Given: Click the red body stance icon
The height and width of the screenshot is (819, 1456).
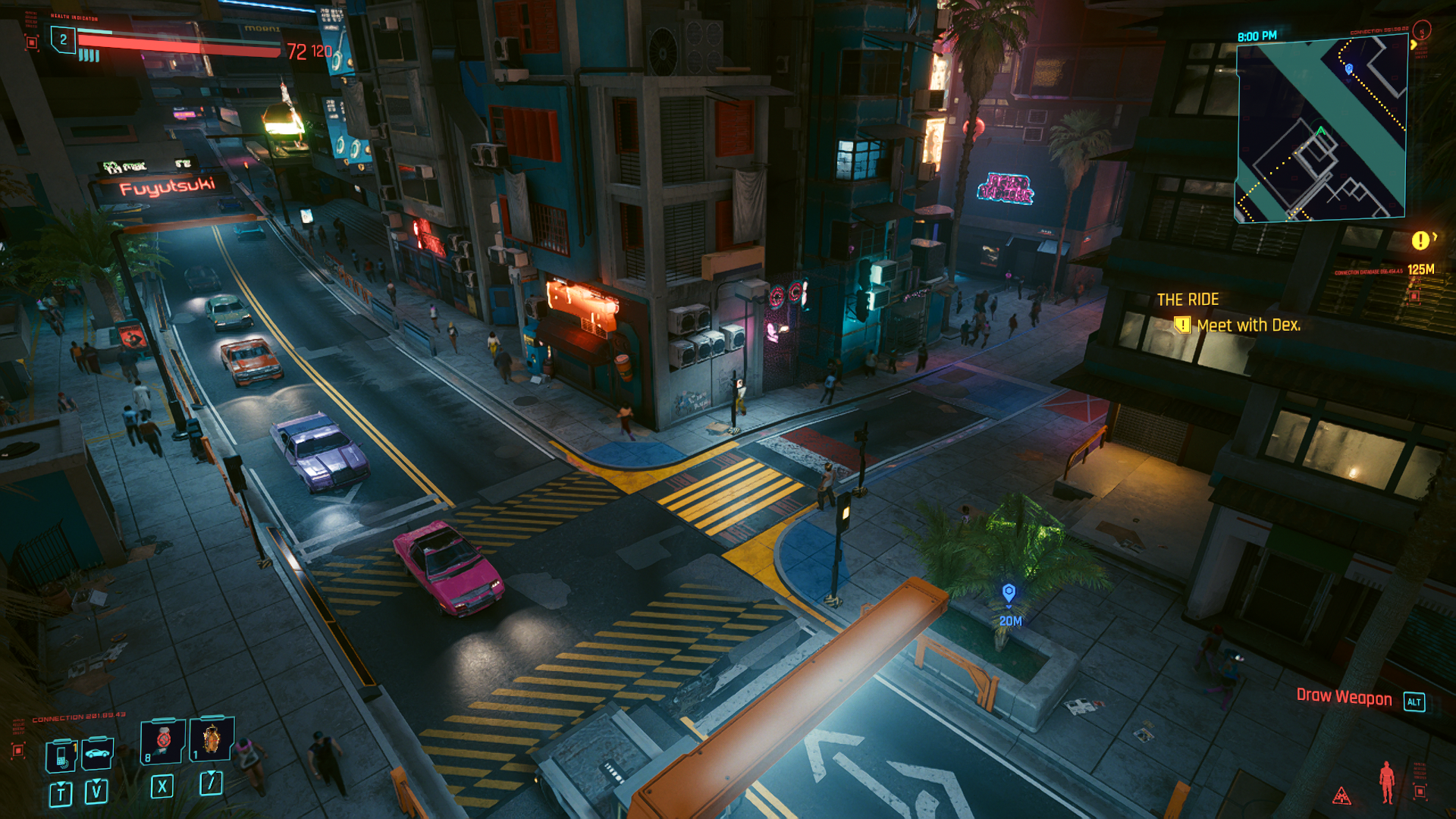Looking at the screenshot, I should click(x=1386, y=782).
